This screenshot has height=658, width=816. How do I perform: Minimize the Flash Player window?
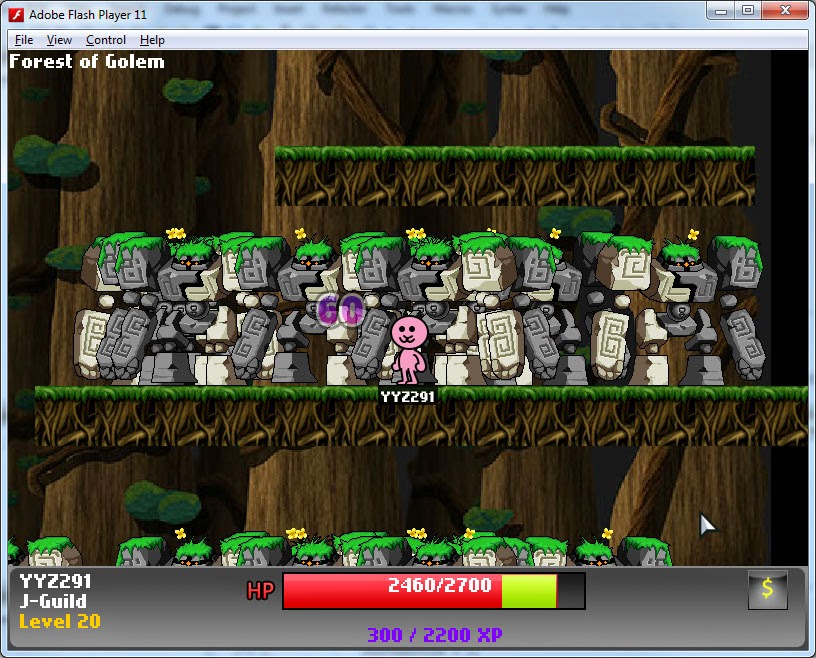tap(722, 11)
